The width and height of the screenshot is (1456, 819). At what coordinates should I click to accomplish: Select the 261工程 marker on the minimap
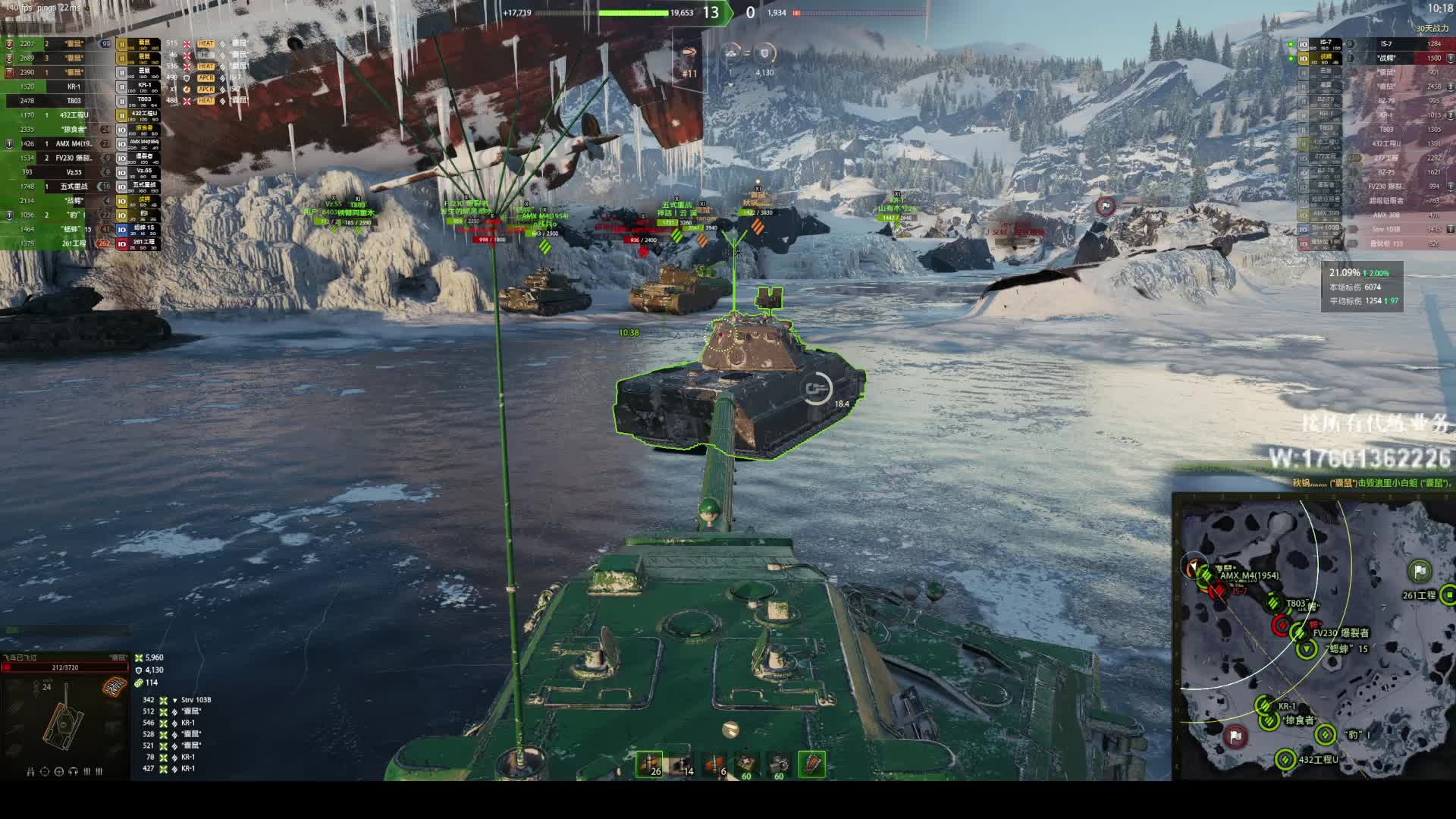1448,595
